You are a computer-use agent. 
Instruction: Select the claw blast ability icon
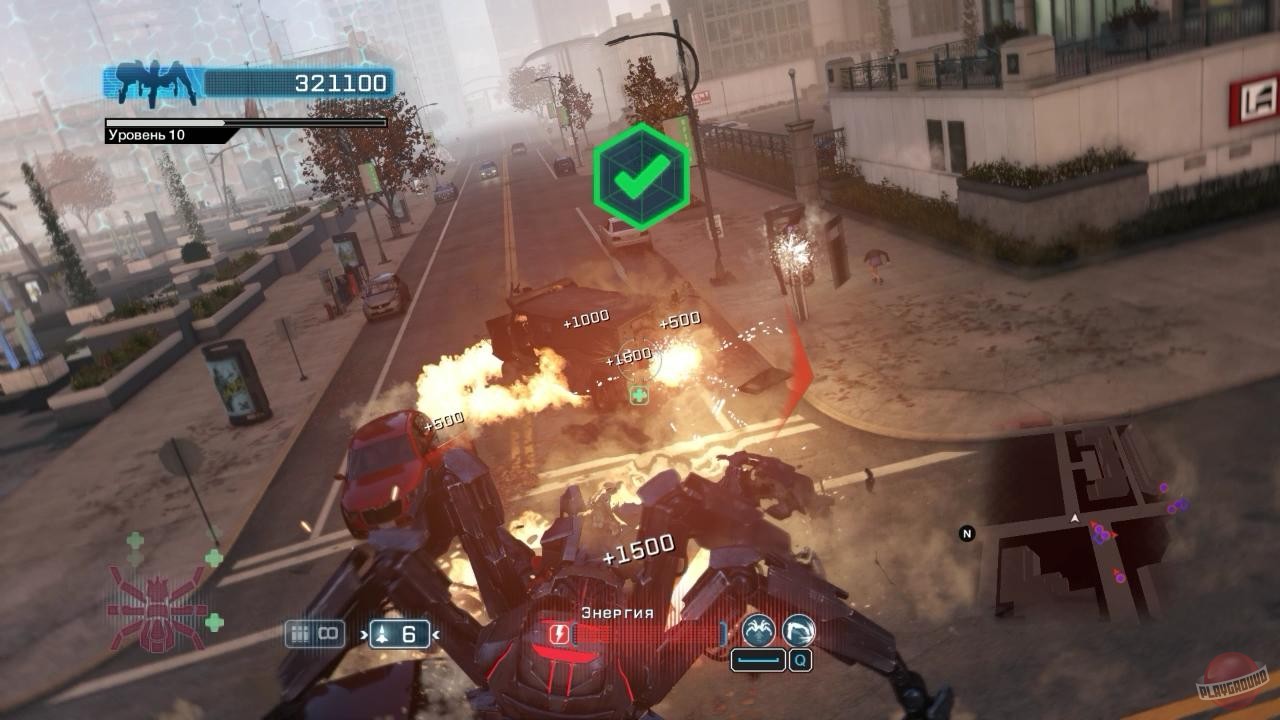coord(797,629)
